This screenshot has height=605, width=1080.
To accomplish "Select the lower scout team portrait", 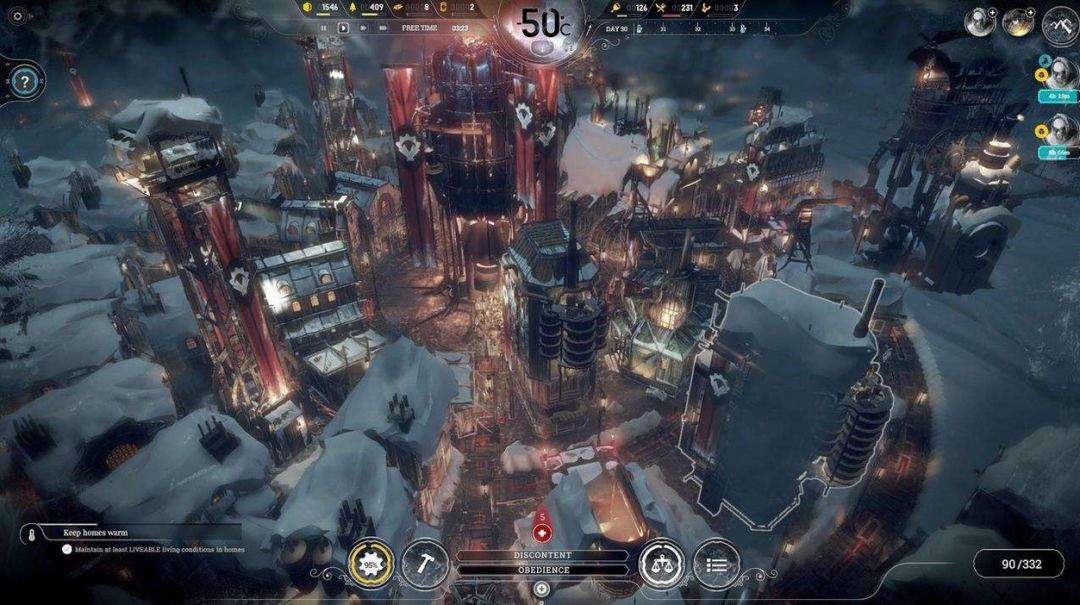I will click(1059, 129).
